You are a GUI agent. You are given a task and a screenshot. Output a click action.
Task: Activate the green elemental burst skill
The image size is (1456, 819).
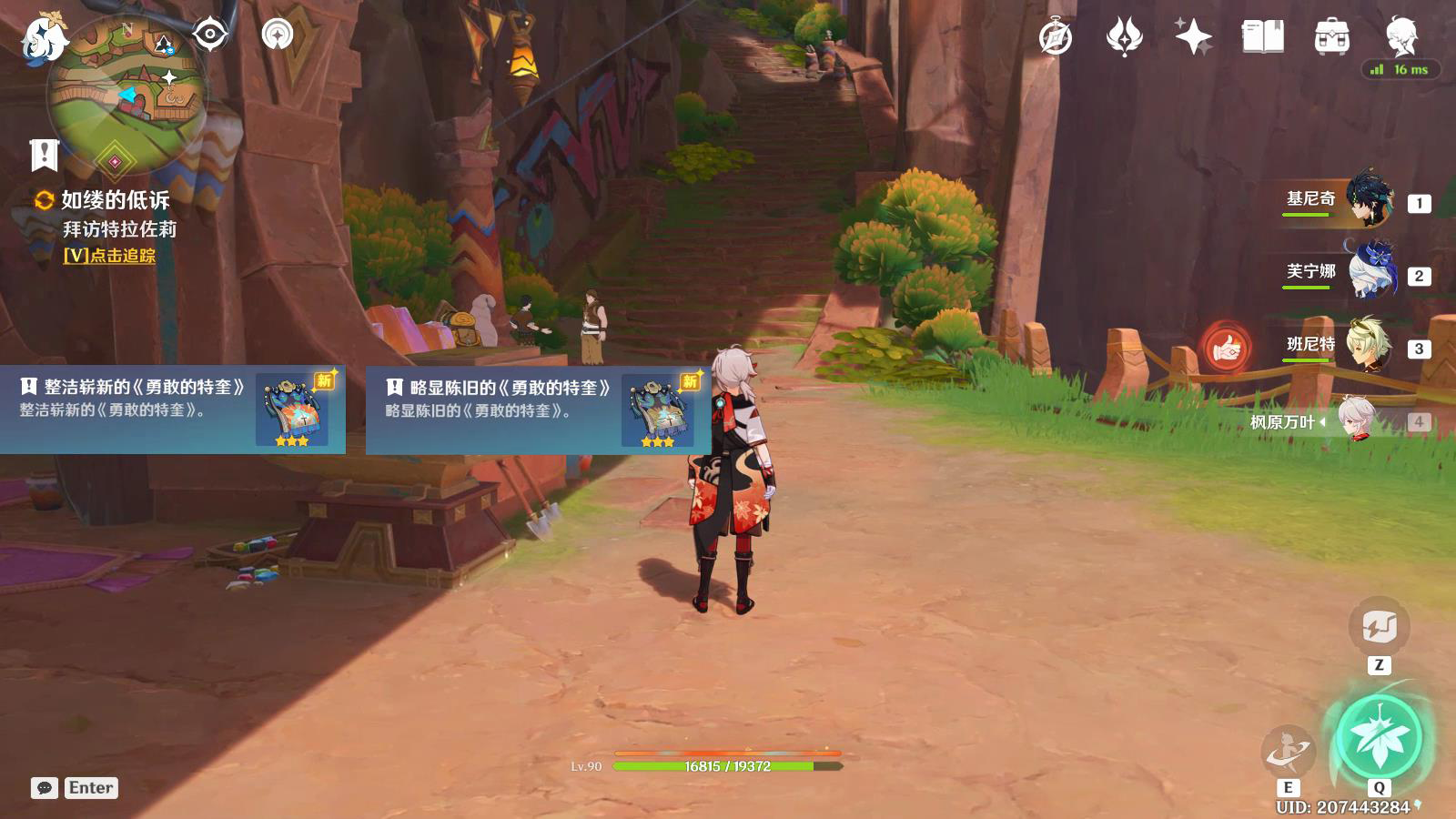(1380, 737)
